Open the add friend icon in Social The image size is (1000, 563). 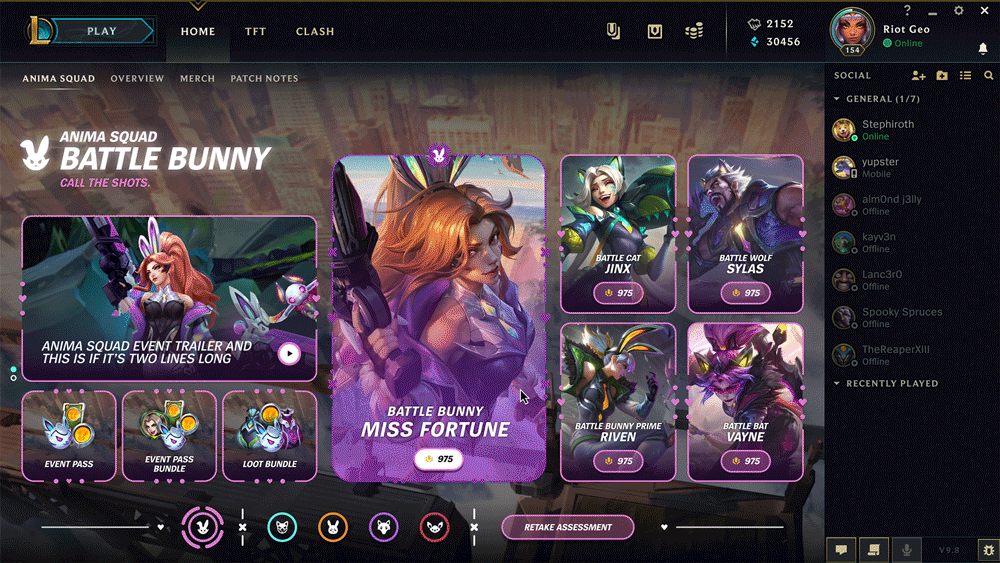[x=919, y=76]
